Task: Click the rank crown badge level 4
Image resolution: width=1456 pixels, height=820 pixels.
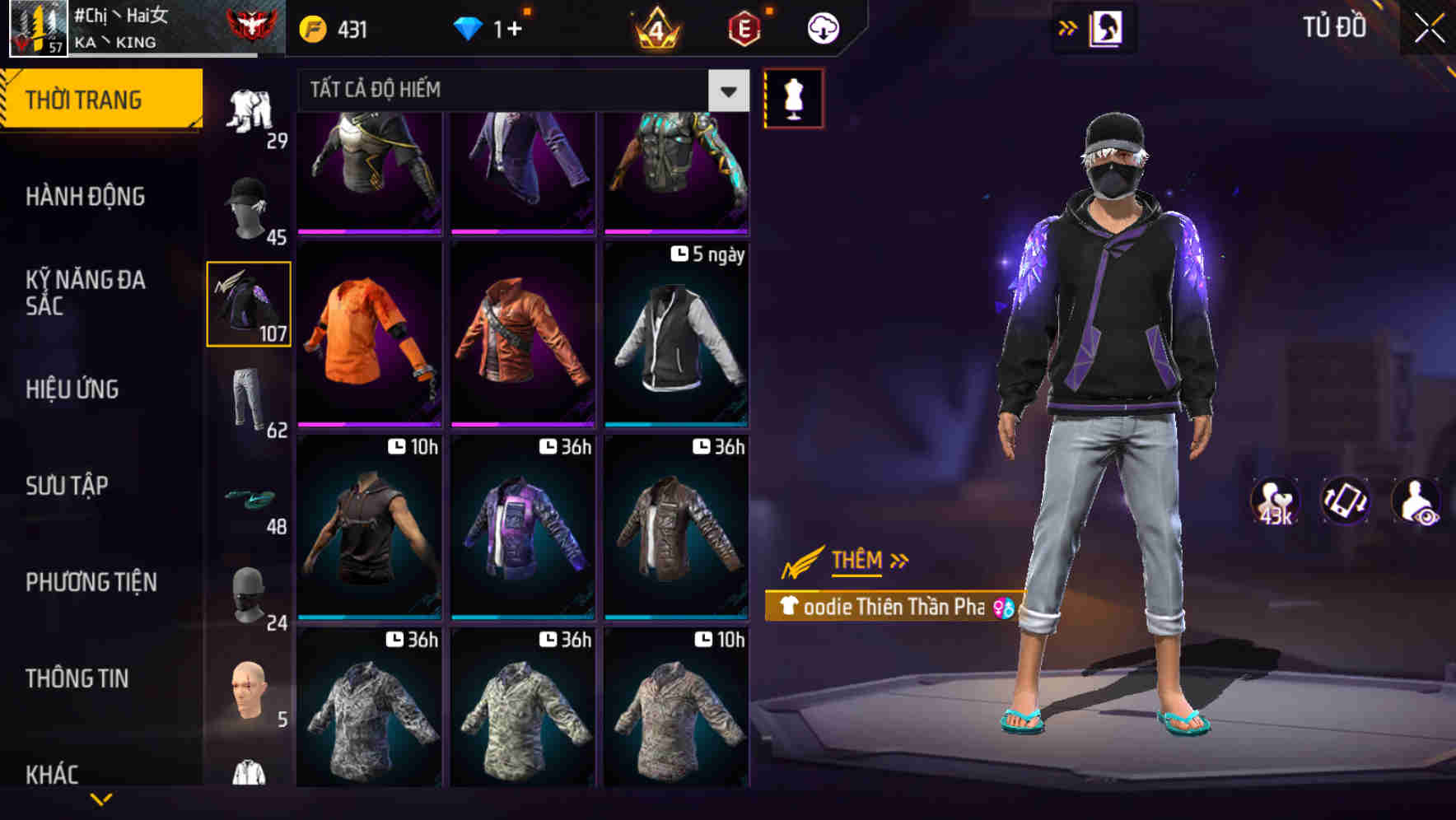Action: [x=659, y=27]
